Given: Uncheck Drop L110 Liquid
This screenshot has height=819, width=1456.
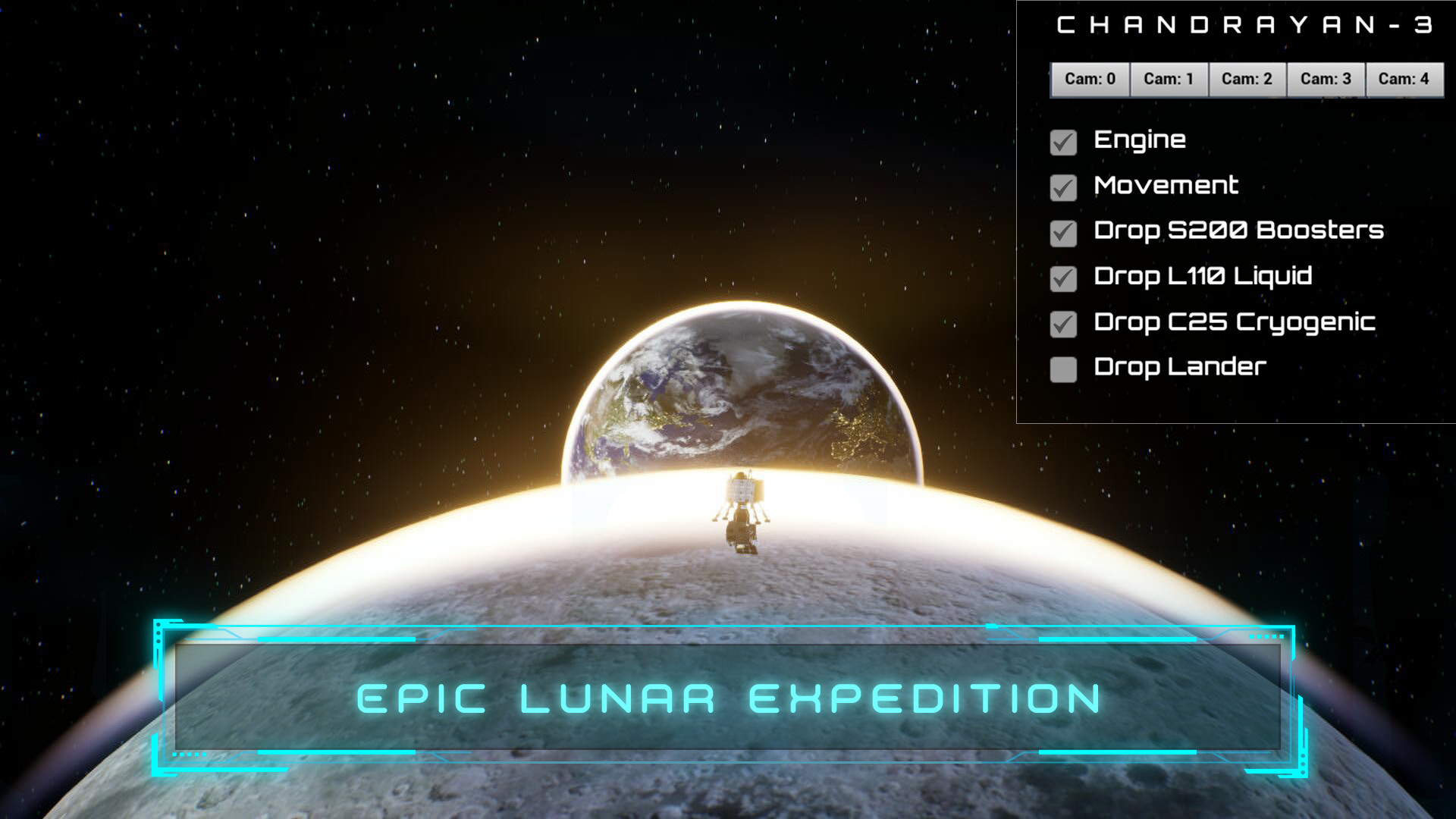Looking at the screenshot, I should click(1063, 278).
